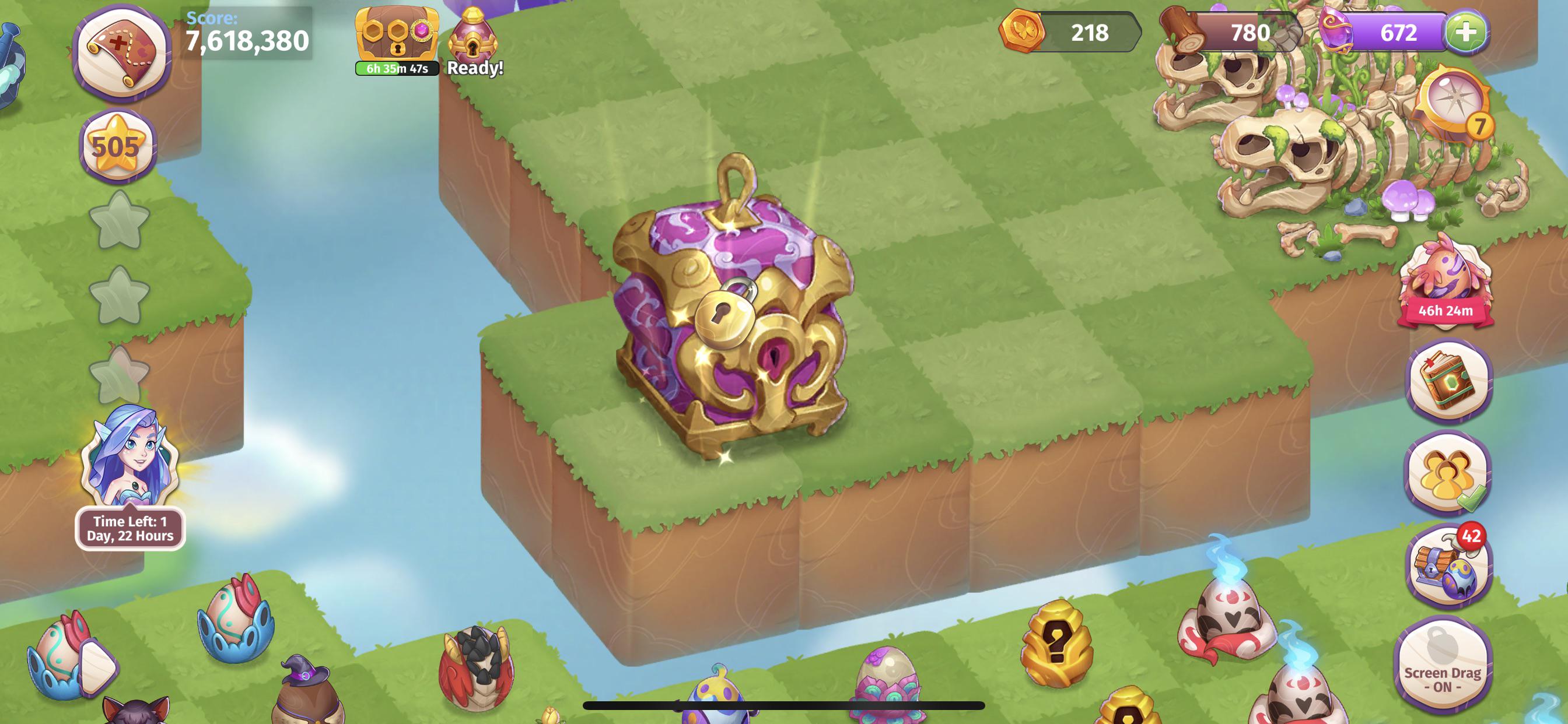This screenshot has height=724, width=1568.
Task: Tap the wooden chest with 6h 35m timer
Action: click(397, 33)
